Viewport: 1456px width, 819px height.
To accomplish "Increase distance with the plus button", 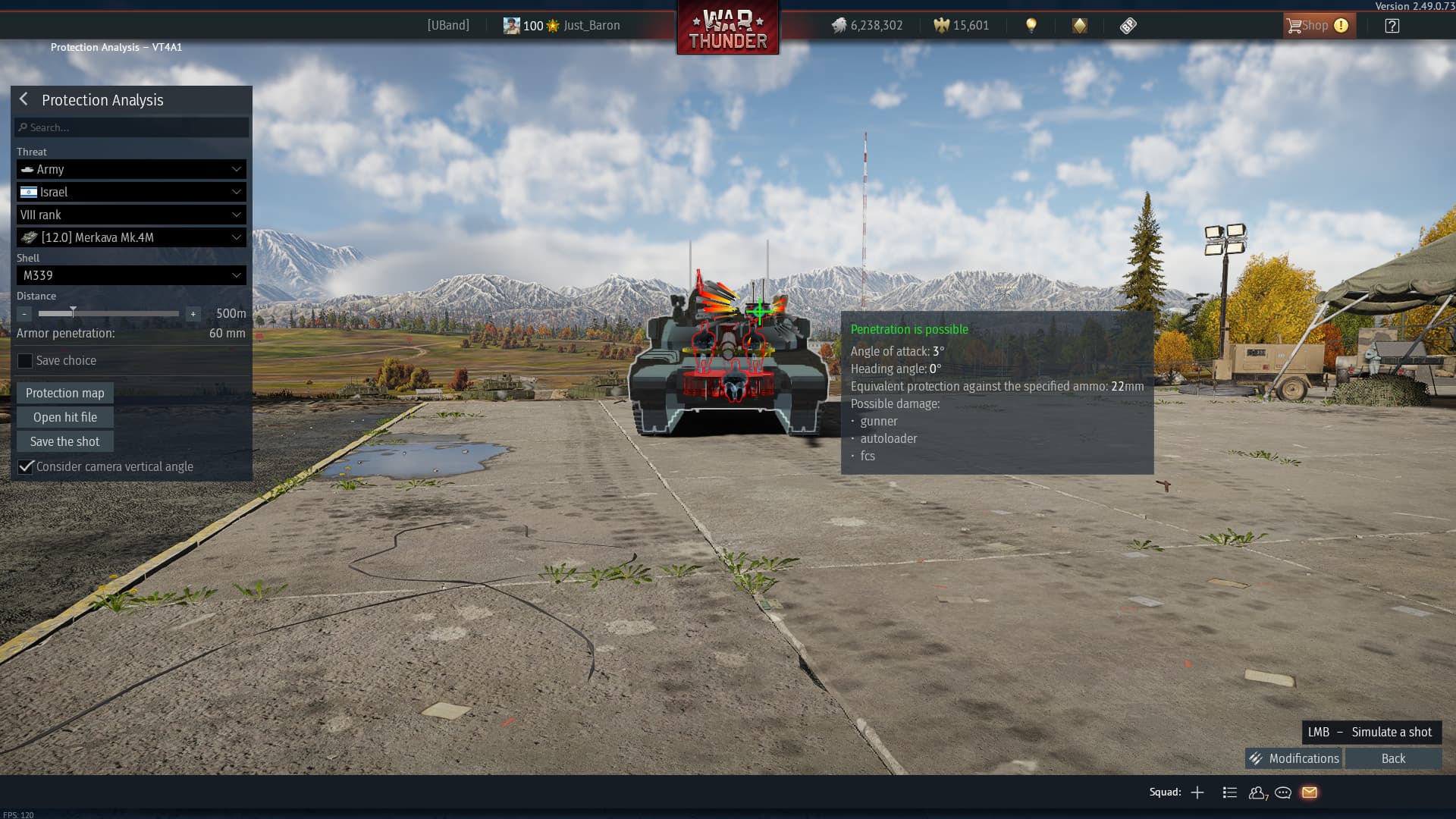I will (x=193, y=313).
